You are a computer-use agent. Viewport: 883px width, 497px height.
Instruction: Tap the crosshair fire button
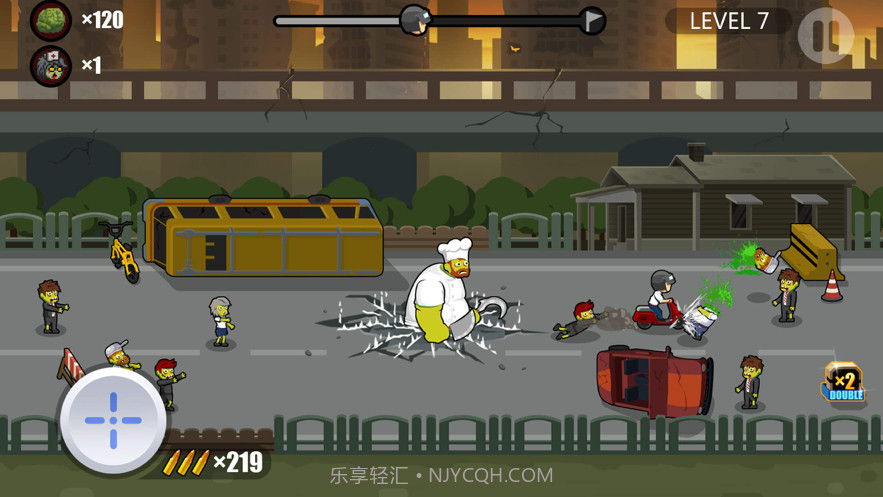[113, 420]
